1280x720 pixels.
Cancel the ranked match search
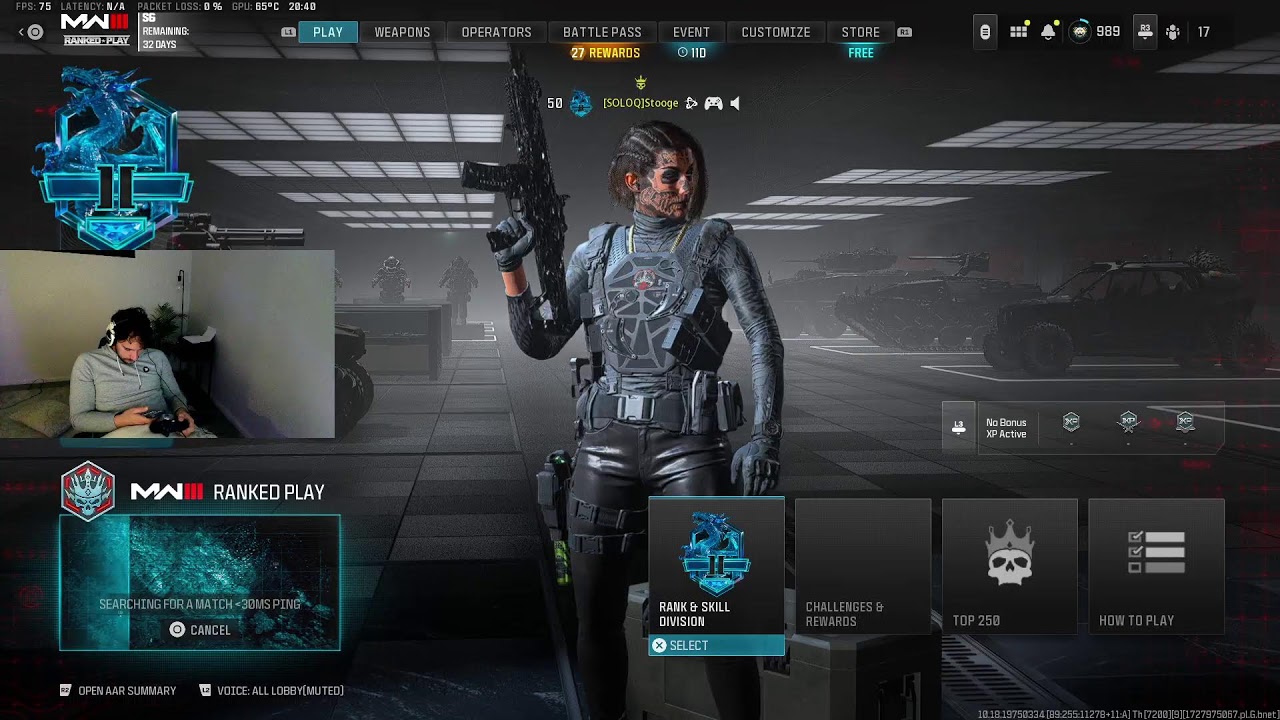click(200, 630)
